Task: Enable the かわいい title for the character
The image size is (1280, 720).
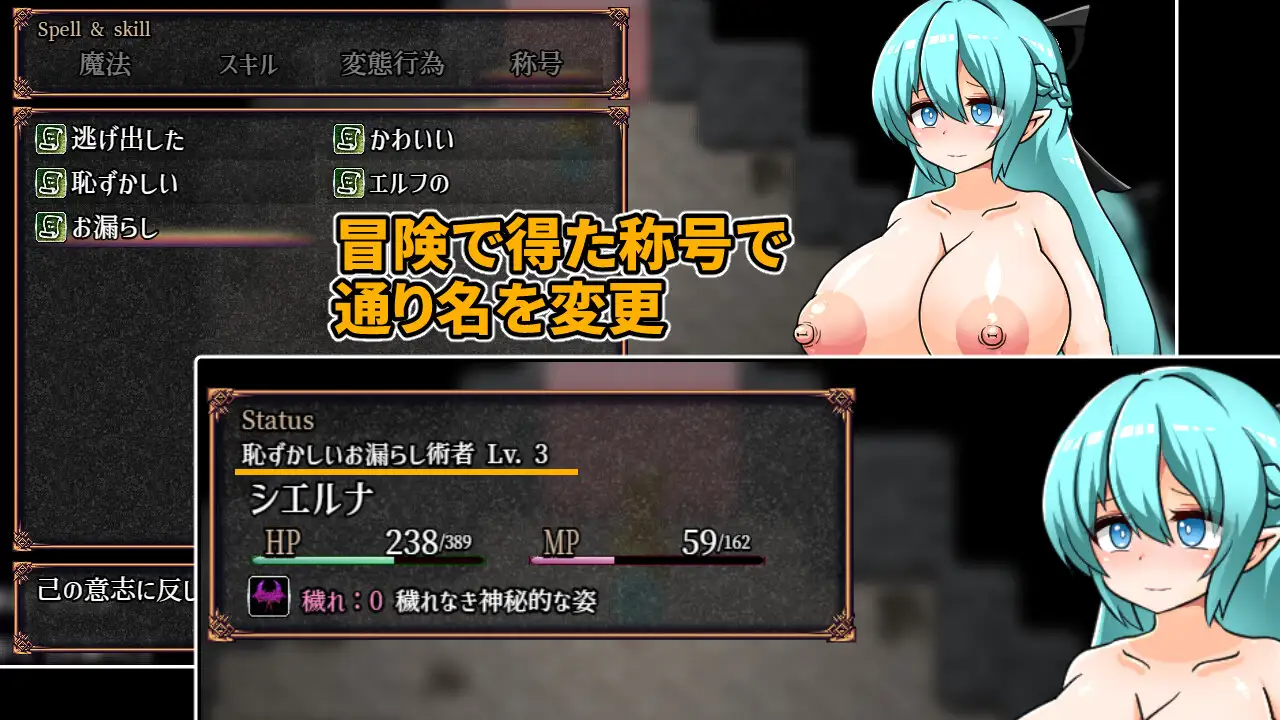Action: [x=415, y=140]
